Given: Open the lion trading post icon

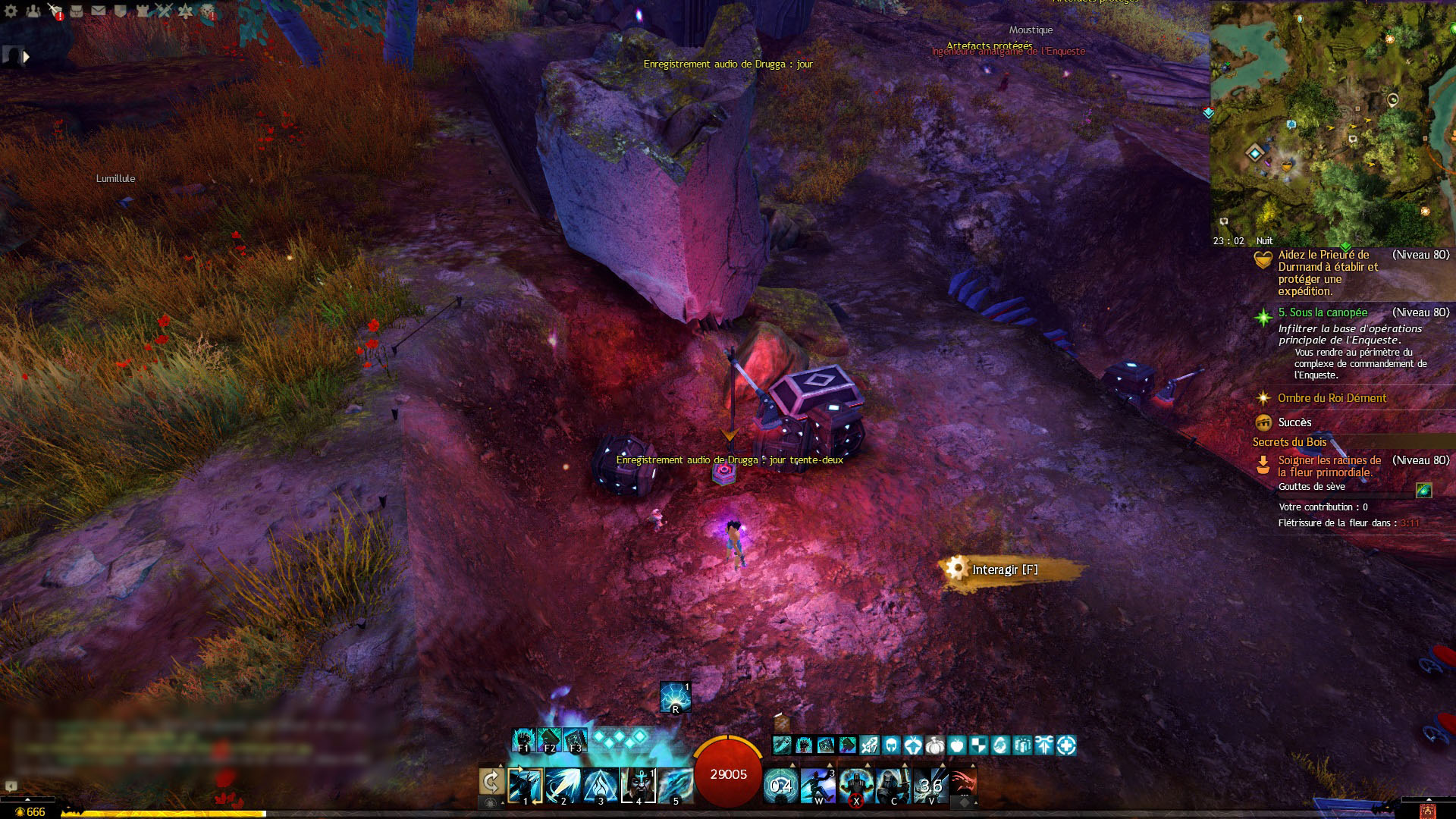Looking at the screenshot, I should 208,11.
